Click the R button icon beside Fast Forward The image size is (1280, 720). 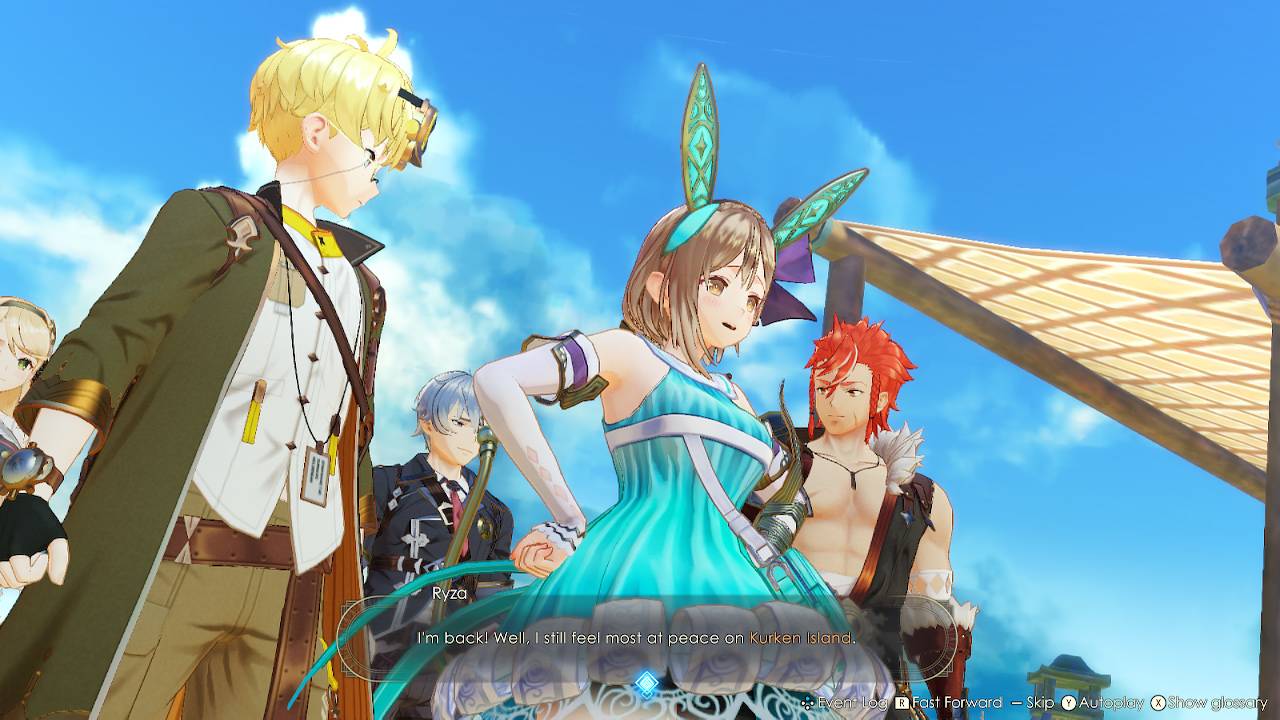tap(903, 703)
